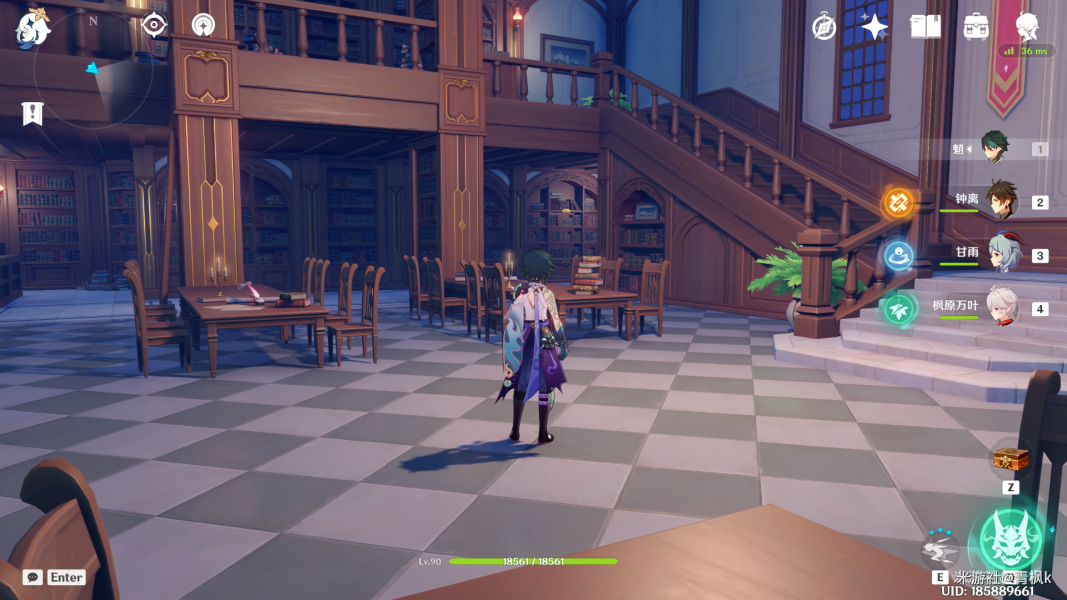Open the compass adventure icon
Screen dimensions: 1067x600
[x=824, y=27]
